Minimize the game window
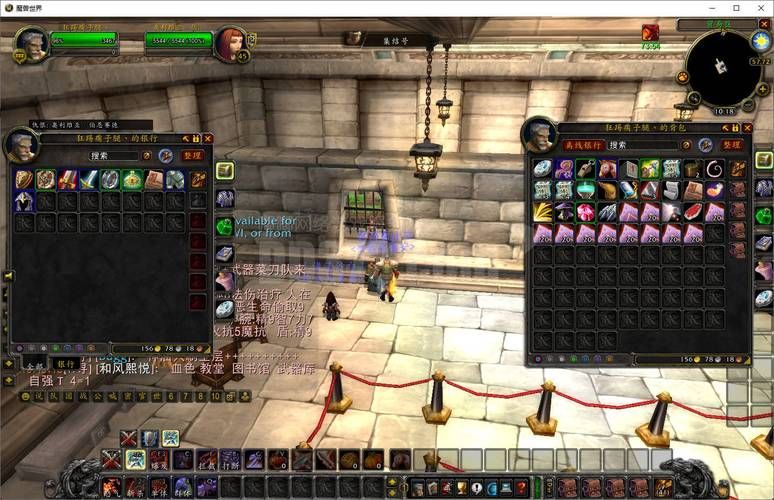Screen dimensions: 774x500 click(712, 7)
